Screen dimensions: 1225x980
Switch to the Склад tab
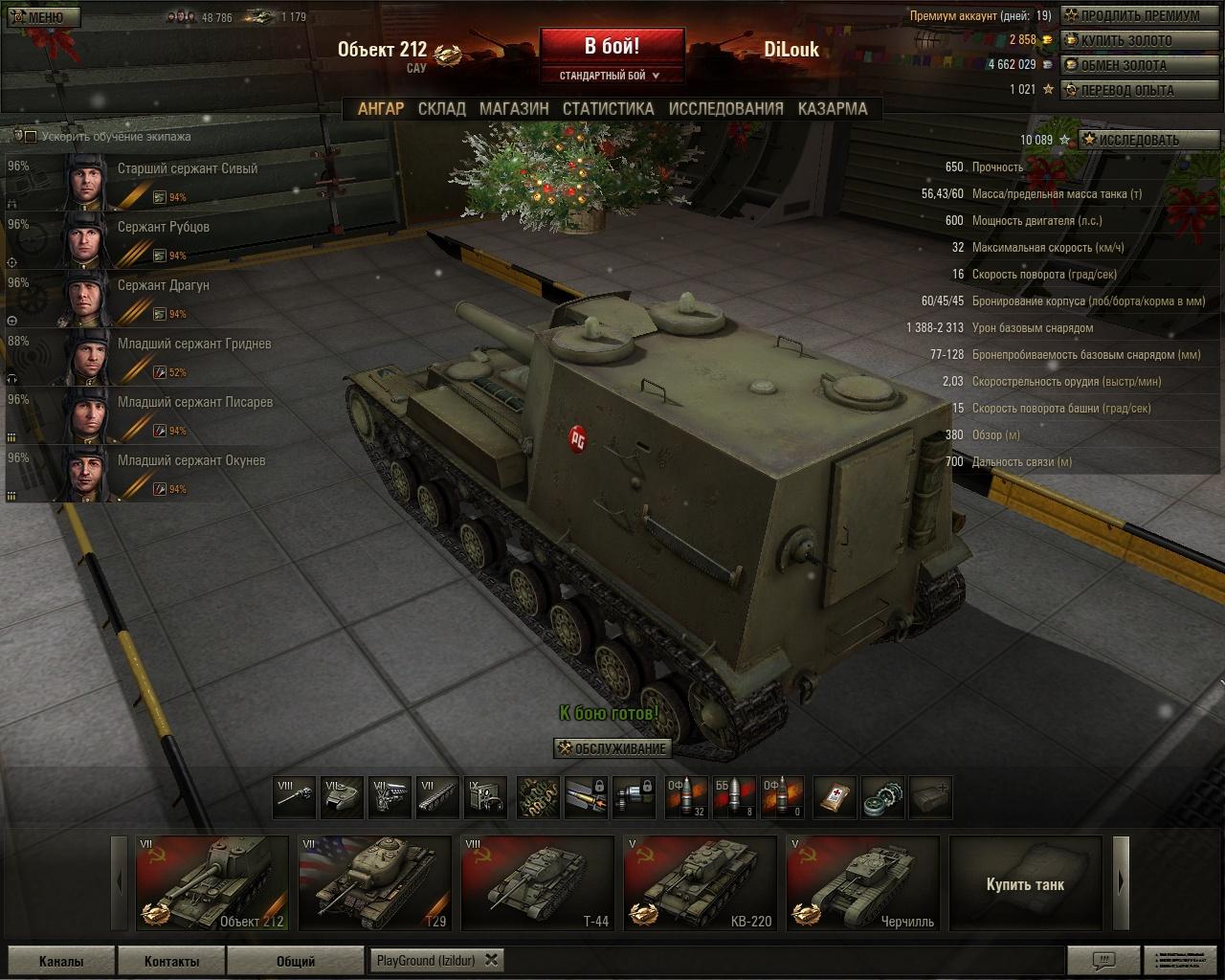(441, 109)
